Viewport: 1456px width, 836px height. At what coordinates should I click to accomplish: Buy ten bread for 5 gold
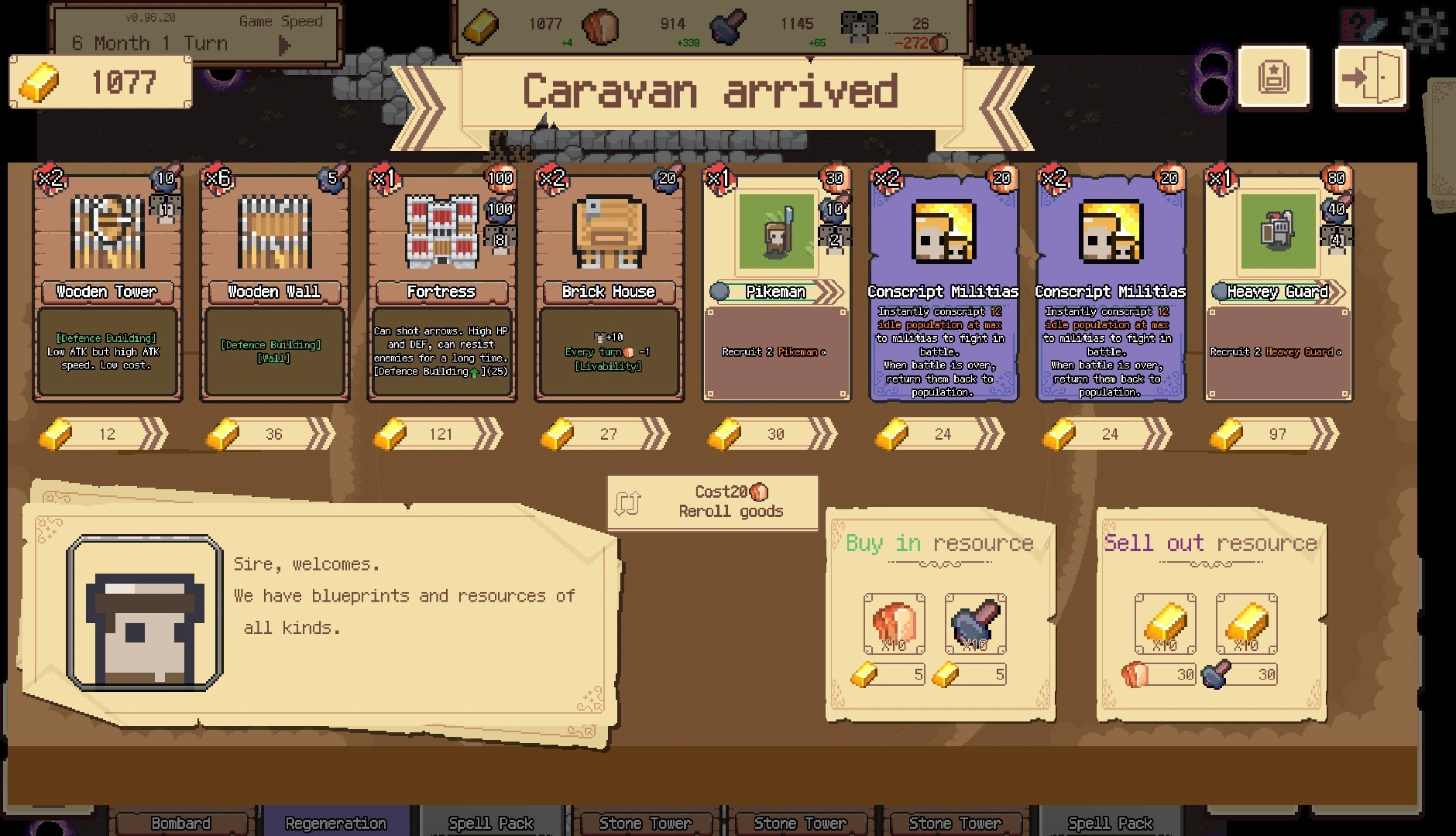pyautogui.click(x=894, y=624)
